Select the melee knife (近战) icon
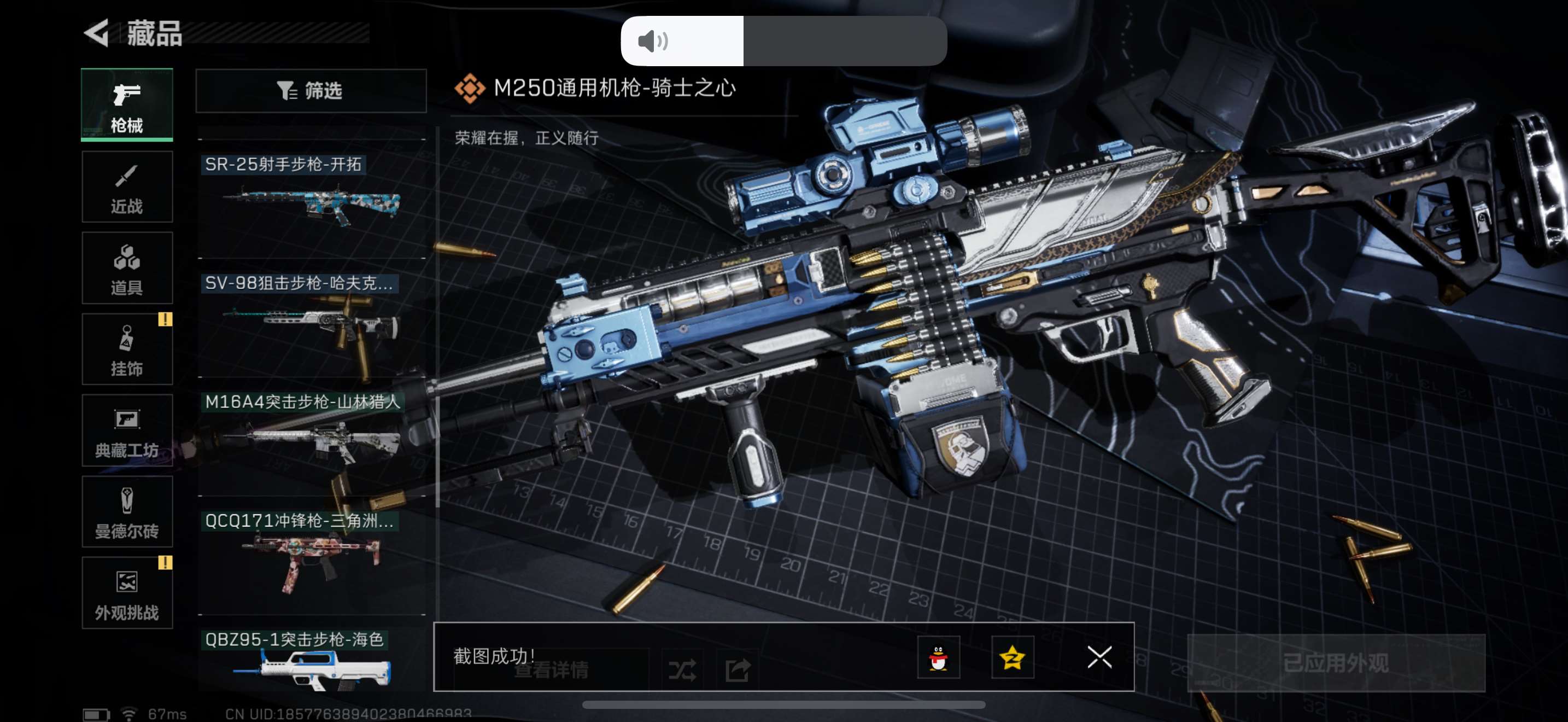Viewport: 1568px width, 722px height. 127,187
